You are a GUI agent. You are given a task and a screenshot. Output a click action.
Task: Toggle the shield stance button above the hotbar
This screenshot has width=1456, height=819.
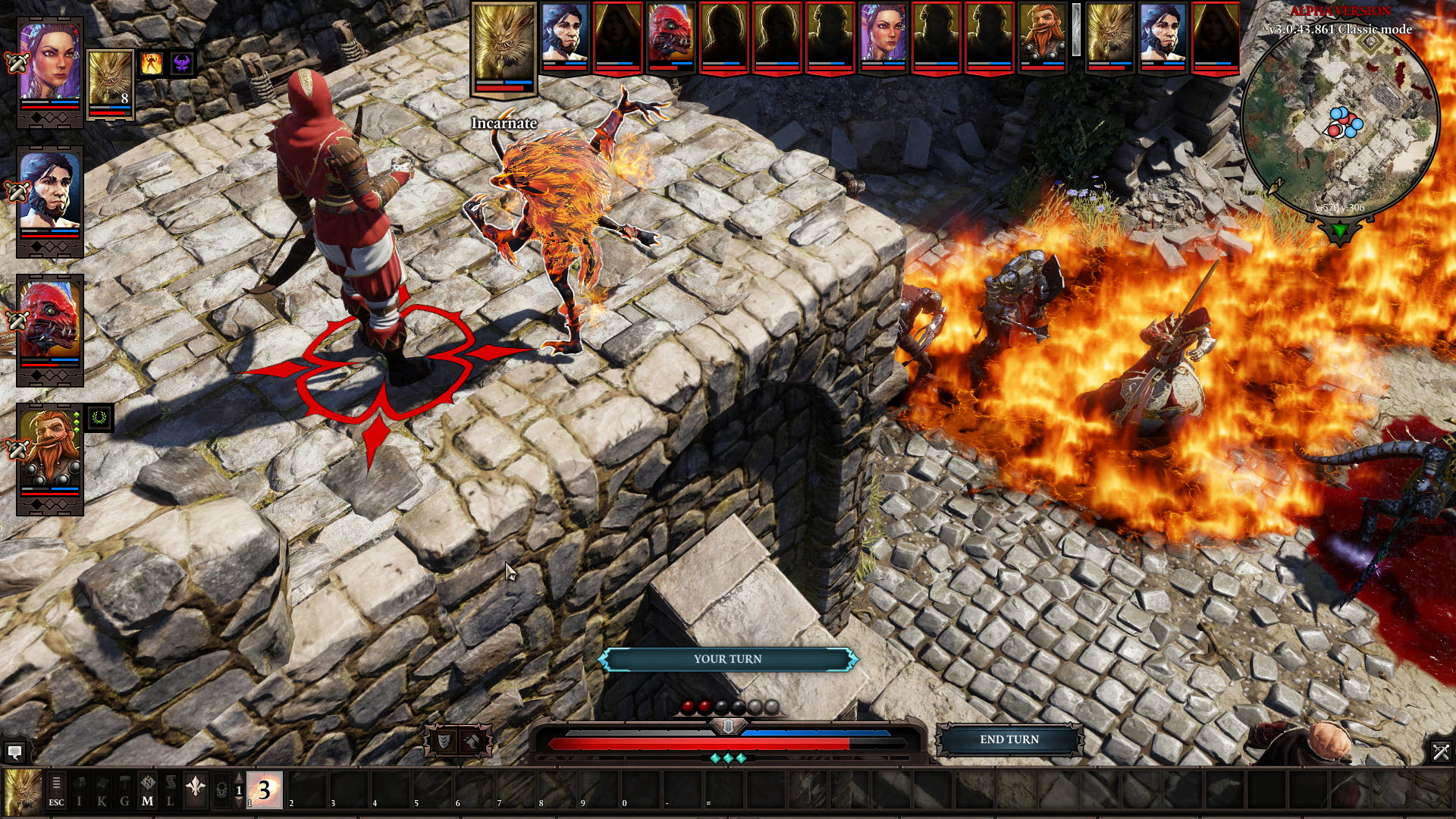pyautogui.click(x=444, y=742)
